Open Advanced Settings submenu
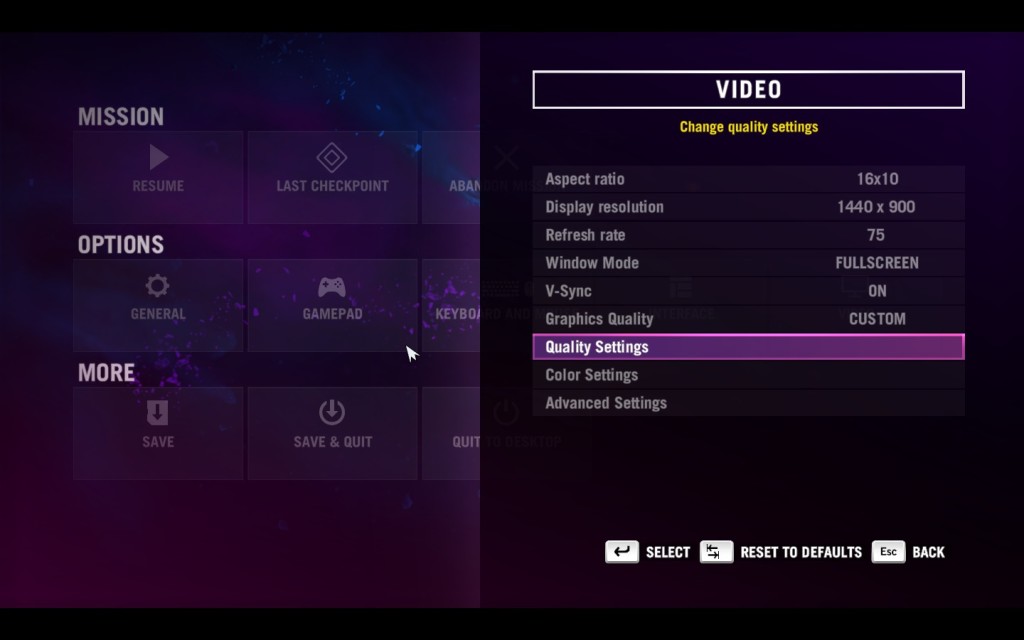The image size is (1024, 640). [748, 403]
